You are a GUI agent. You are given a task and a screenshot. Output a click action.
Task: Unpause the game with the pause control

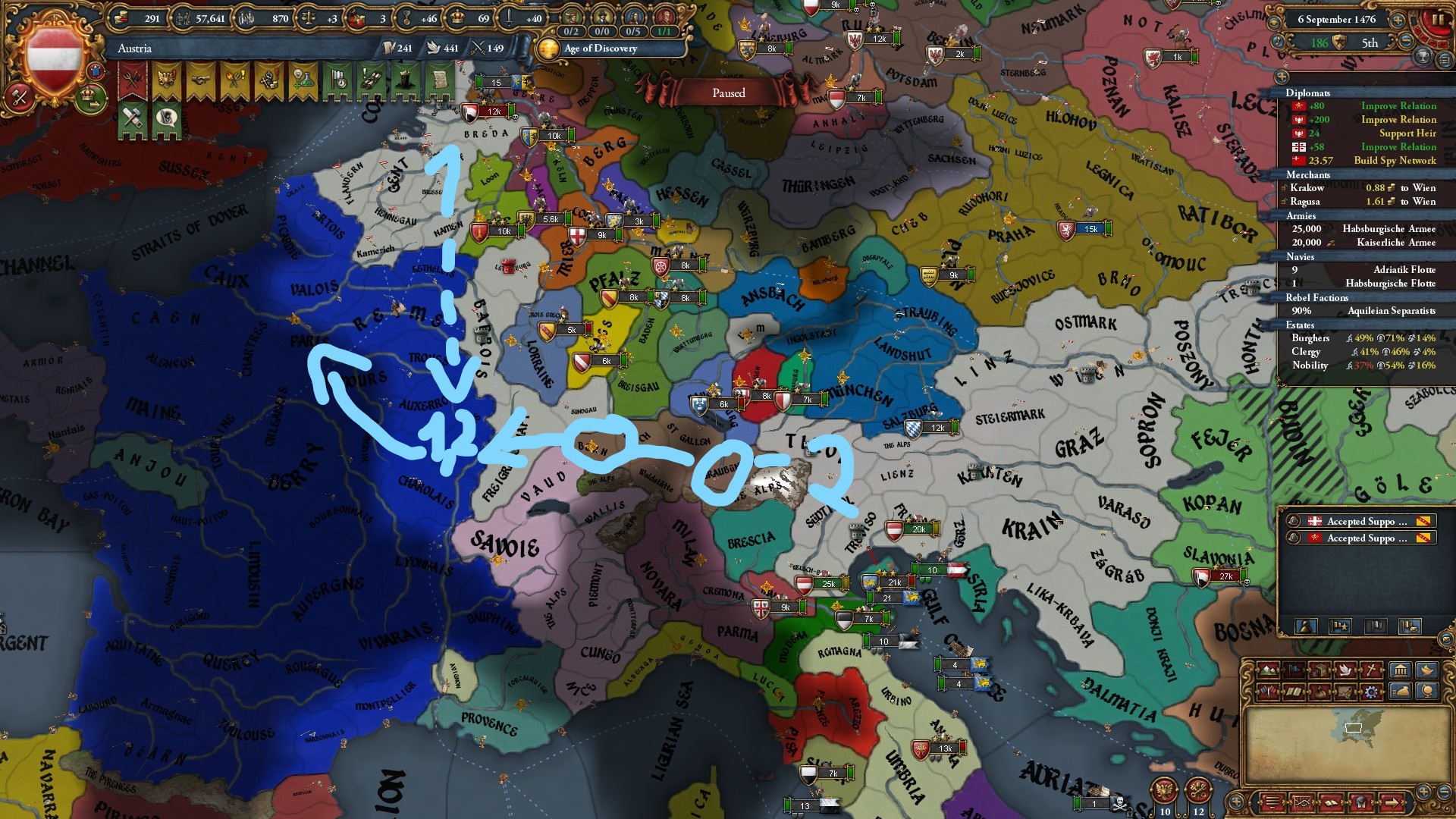(x=1438, y=20)
